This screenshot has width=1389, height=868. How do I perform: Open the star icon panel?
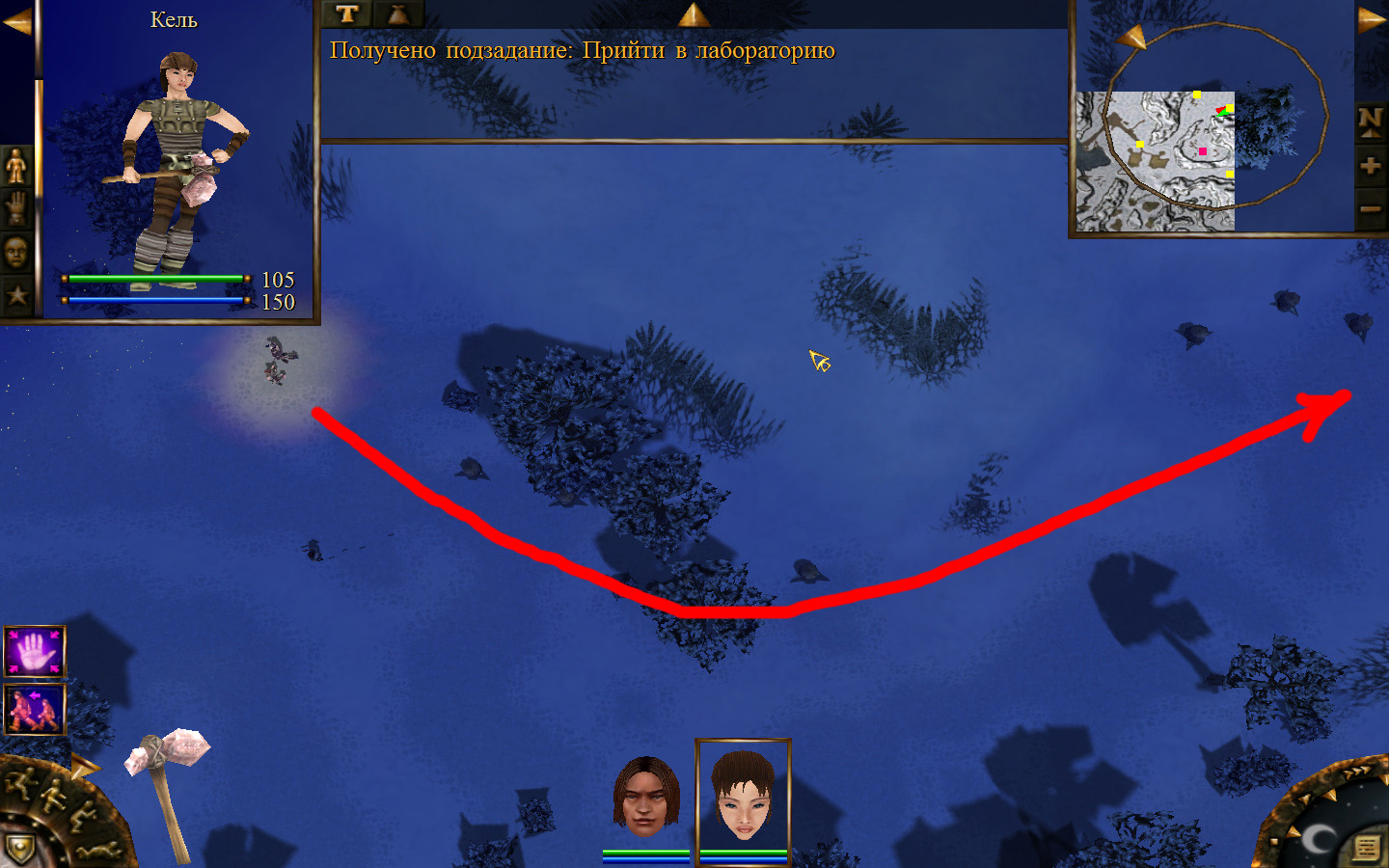point(16,294)
